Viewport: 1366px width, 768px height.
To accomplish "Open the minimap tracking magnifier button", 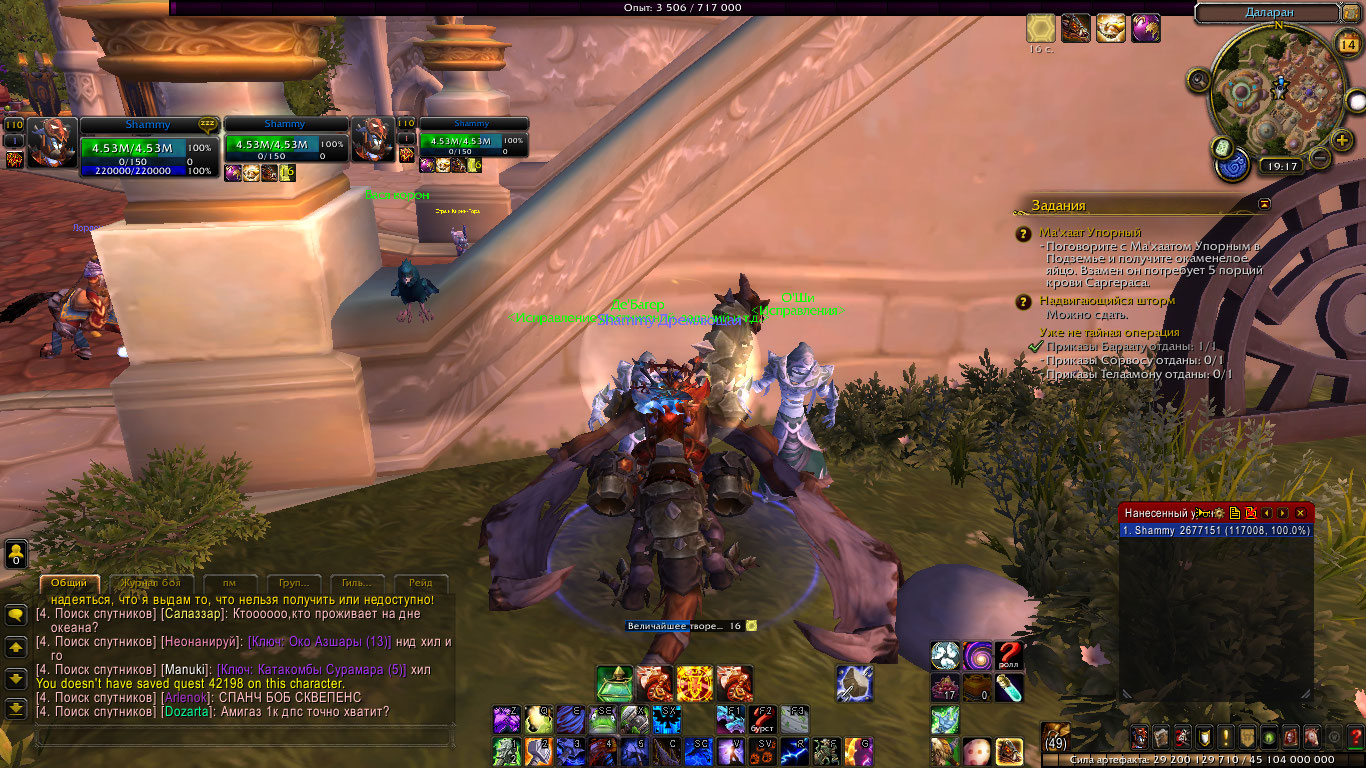I will 1198,80.
